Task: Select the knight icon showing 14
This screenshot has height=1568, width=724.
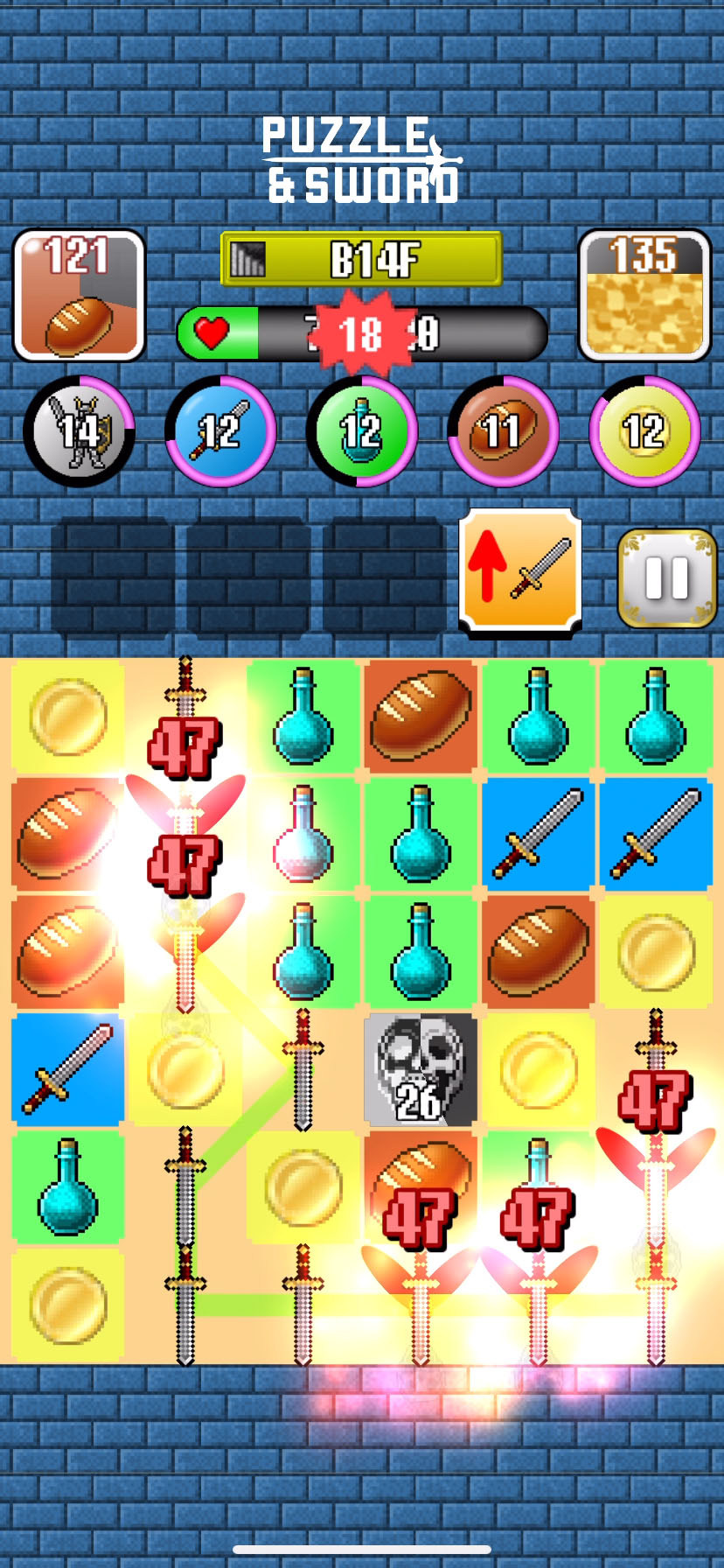Action: pyautogui.click(x=80, y=430)
